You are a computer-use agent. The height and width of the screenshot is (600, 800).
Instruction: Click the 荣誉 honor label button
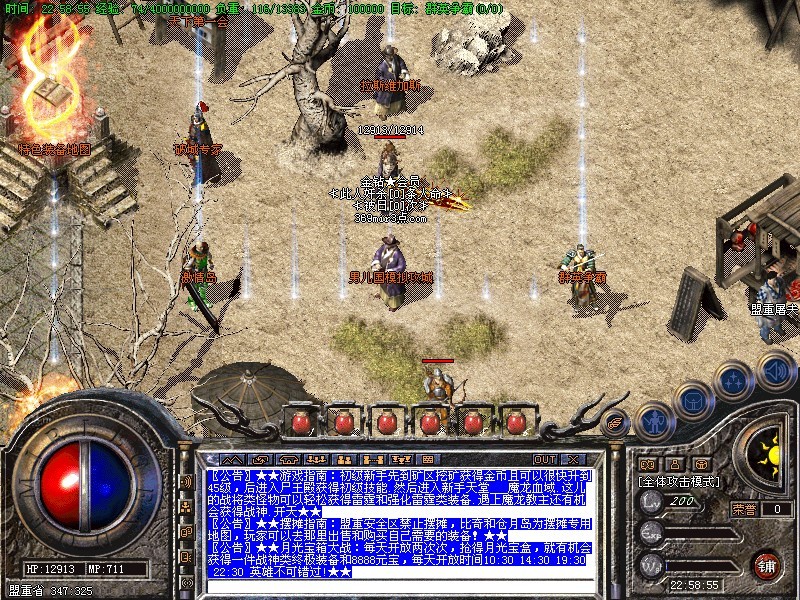coord(744,509)
